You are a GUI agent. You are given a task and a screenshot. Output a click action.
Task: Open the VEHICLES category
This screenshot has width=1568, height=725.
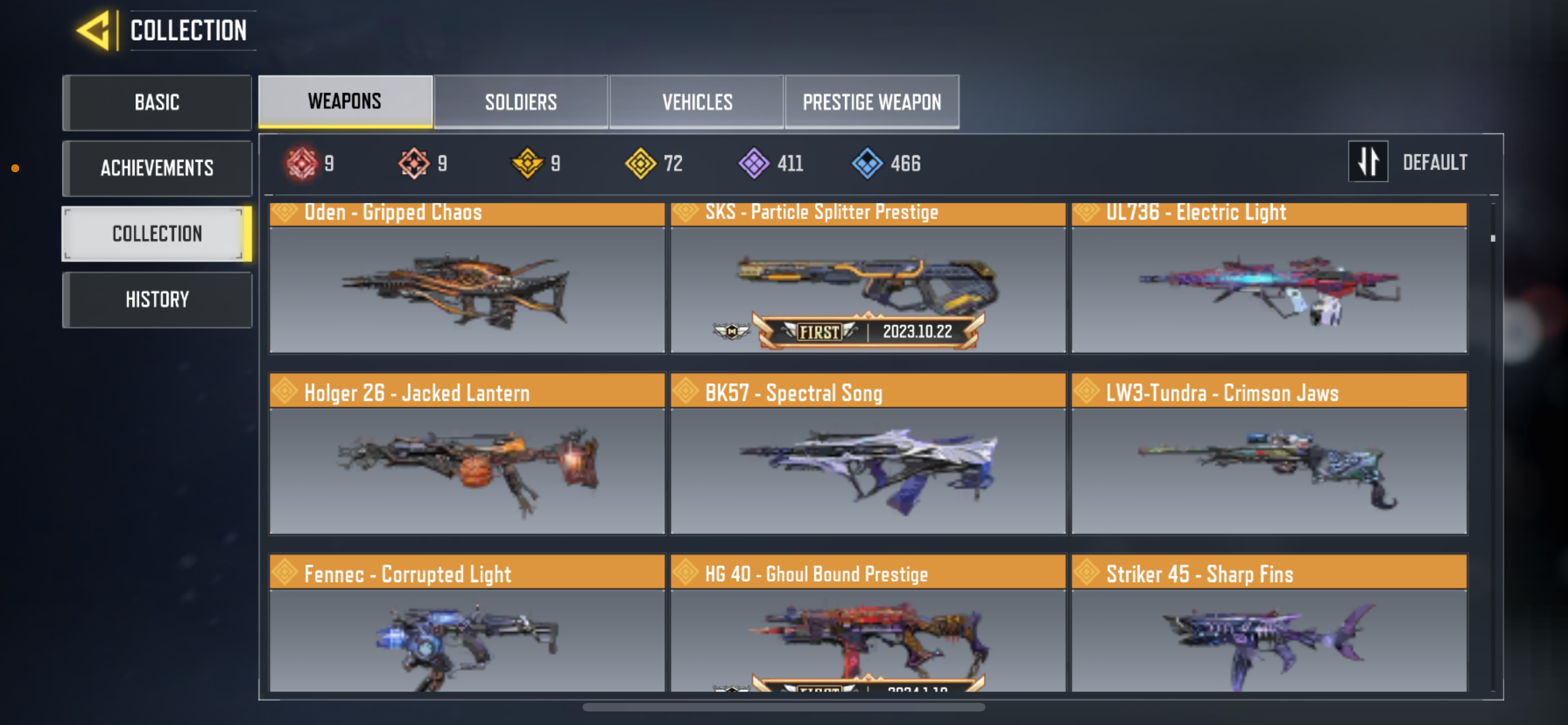pyautogui.click(x=697, y=102)
